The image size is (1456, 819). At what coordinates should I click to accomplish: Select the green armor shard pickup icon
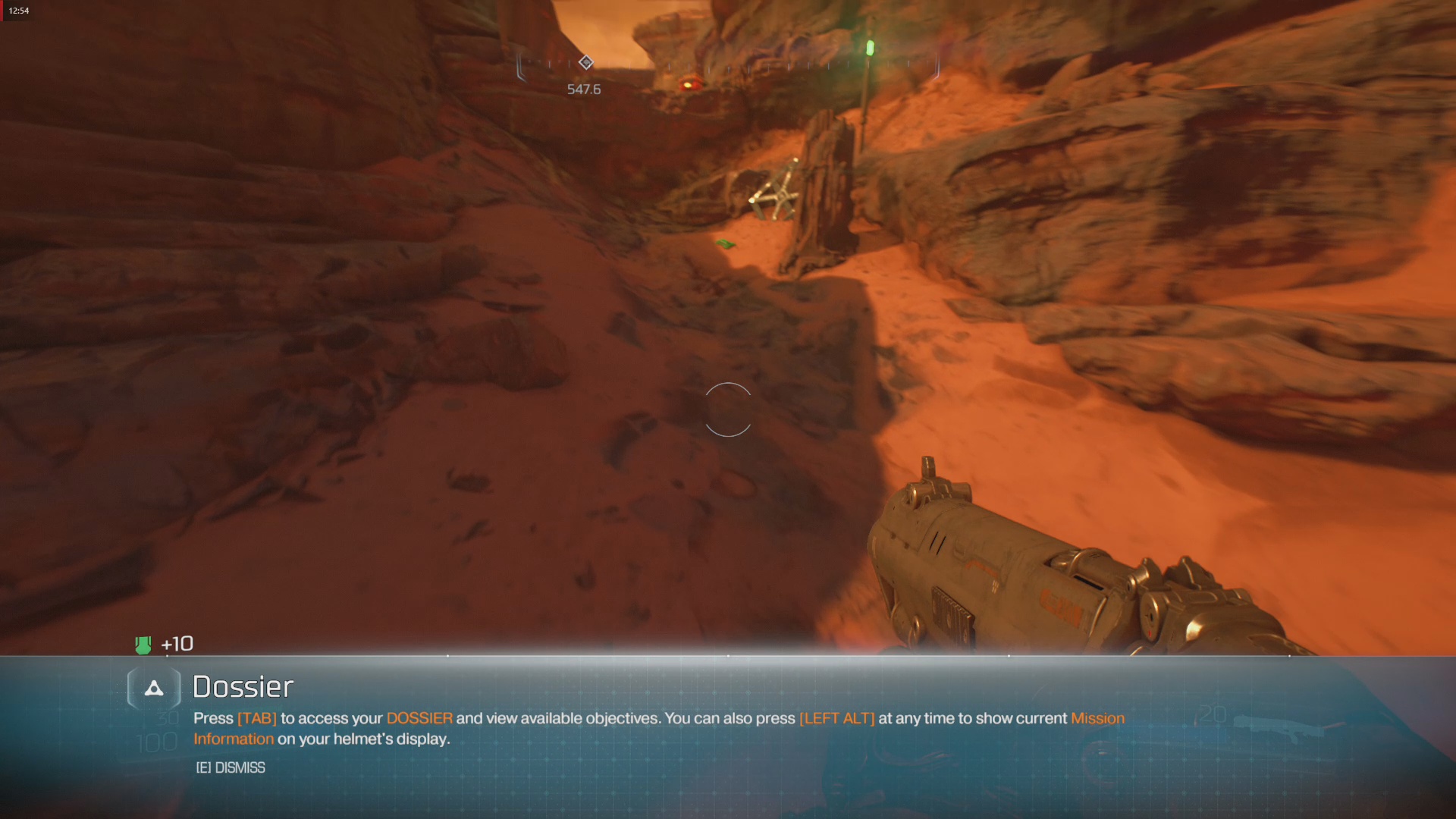click(143, 644)
